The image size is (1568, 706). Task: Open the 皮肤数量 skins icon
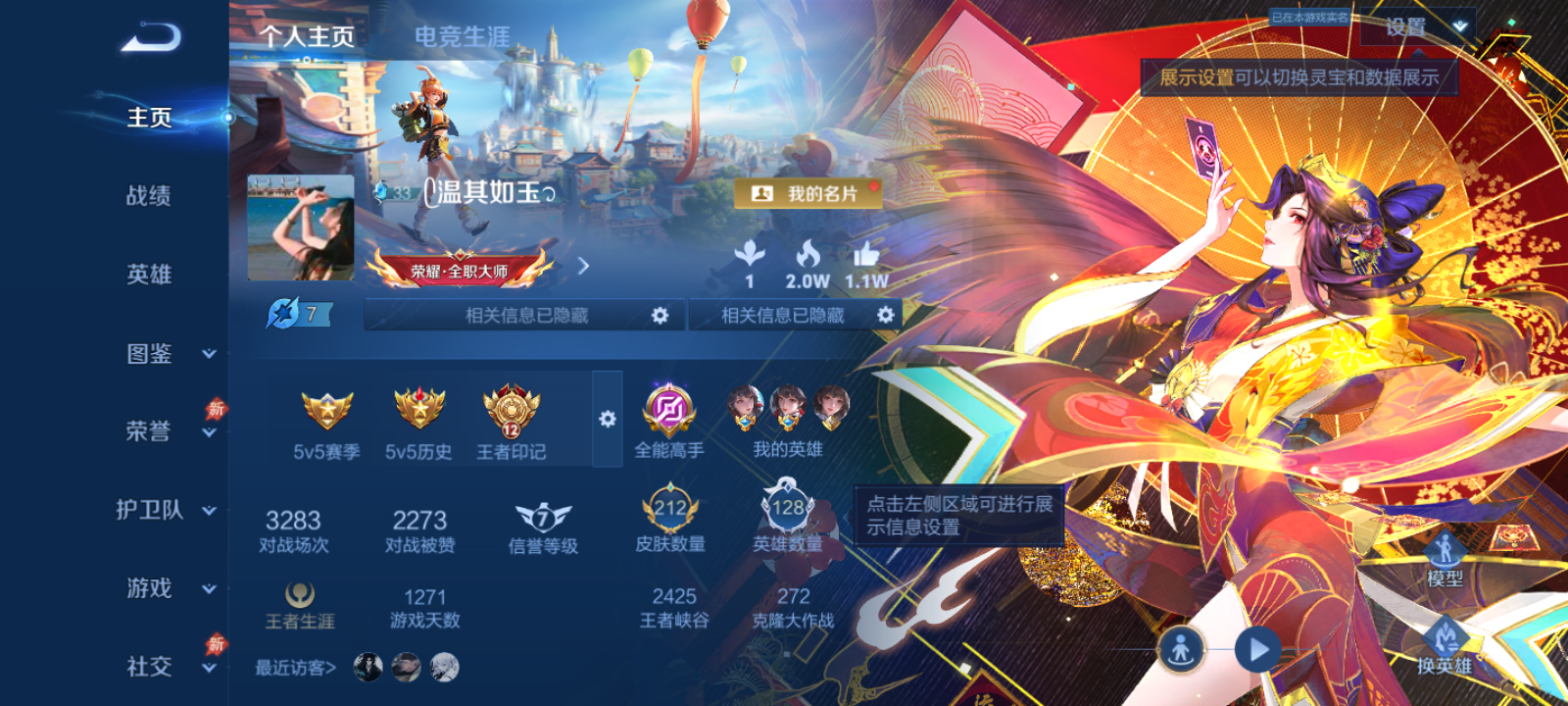[x=670, y=508]
